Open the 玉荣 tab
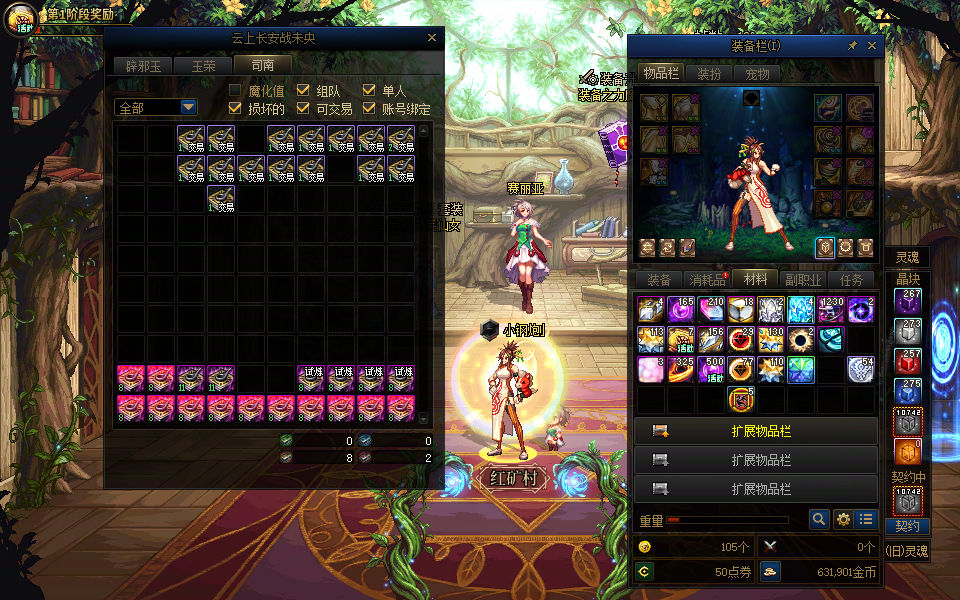 [203, 65]
